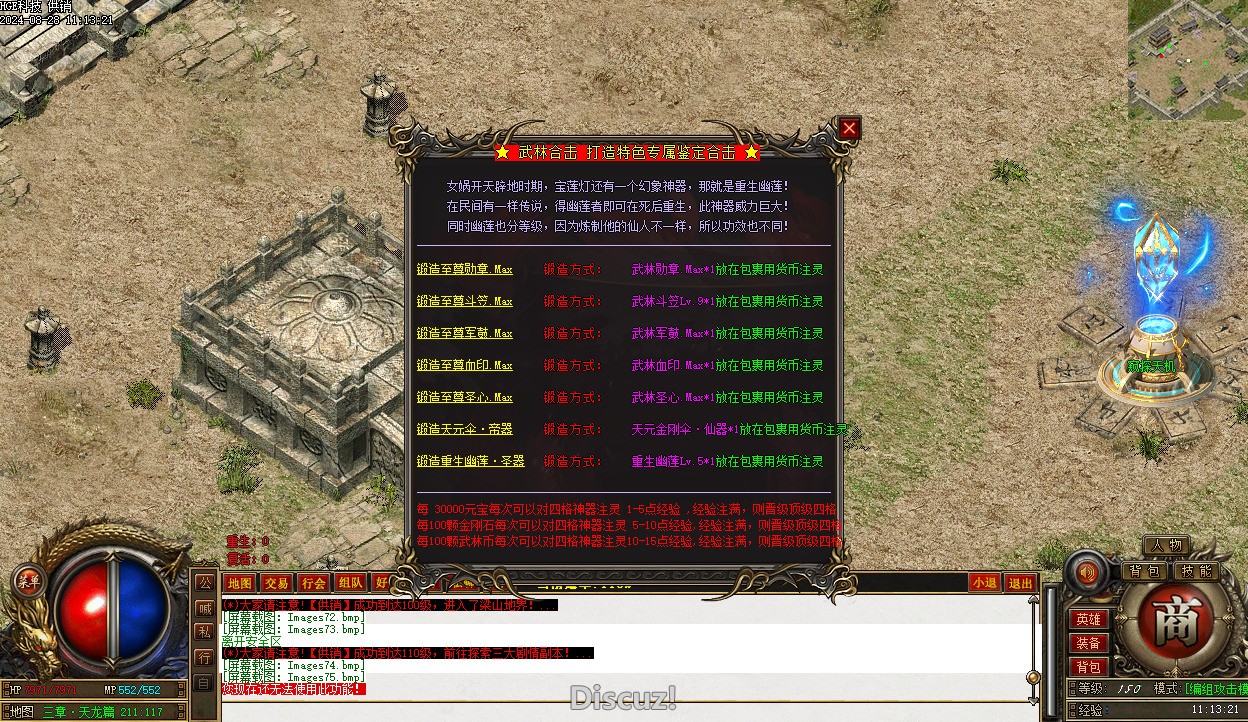Open the large red 商 shop button
The width and height of the screenshot is (1248, 722).
pyautogui.click(x=1167, y=623)
